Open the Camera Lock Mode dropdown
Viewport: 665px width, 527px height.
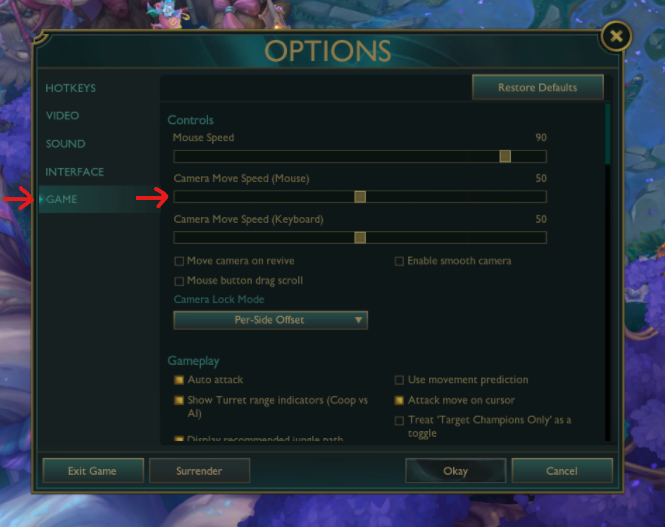click(x=270, y=320)
